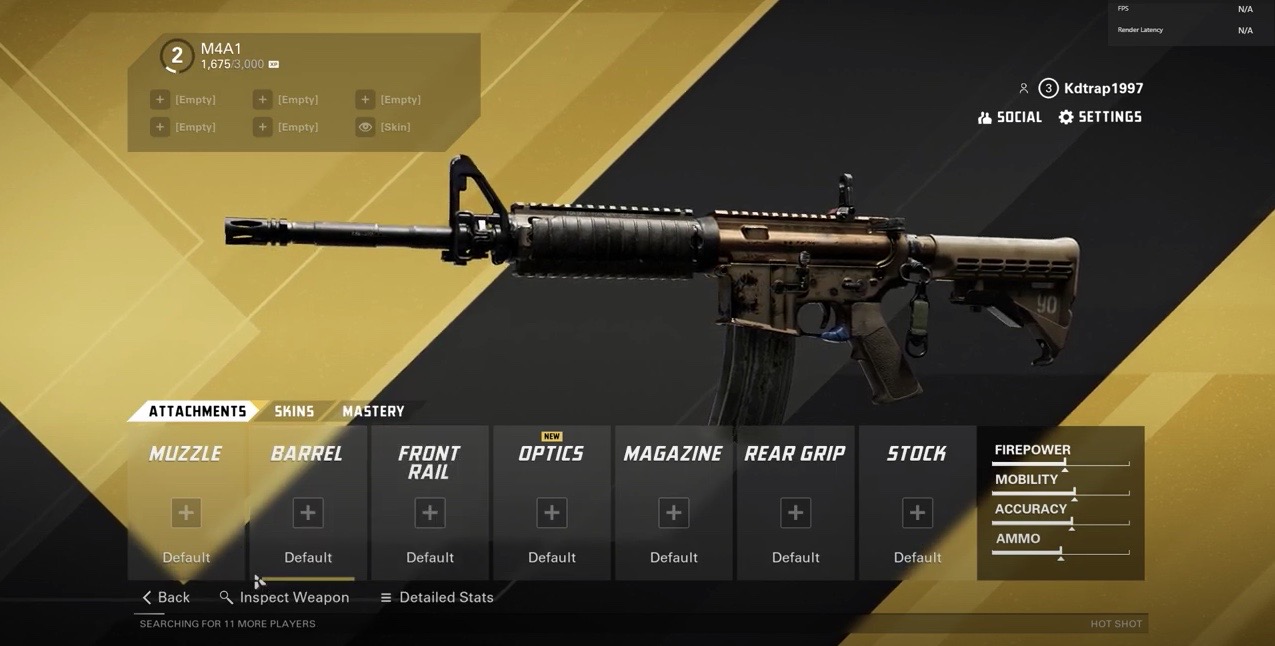This screenshot has width=1275, height=646.
Task: Go back with the Back button
Action: [x=166, y=597]
